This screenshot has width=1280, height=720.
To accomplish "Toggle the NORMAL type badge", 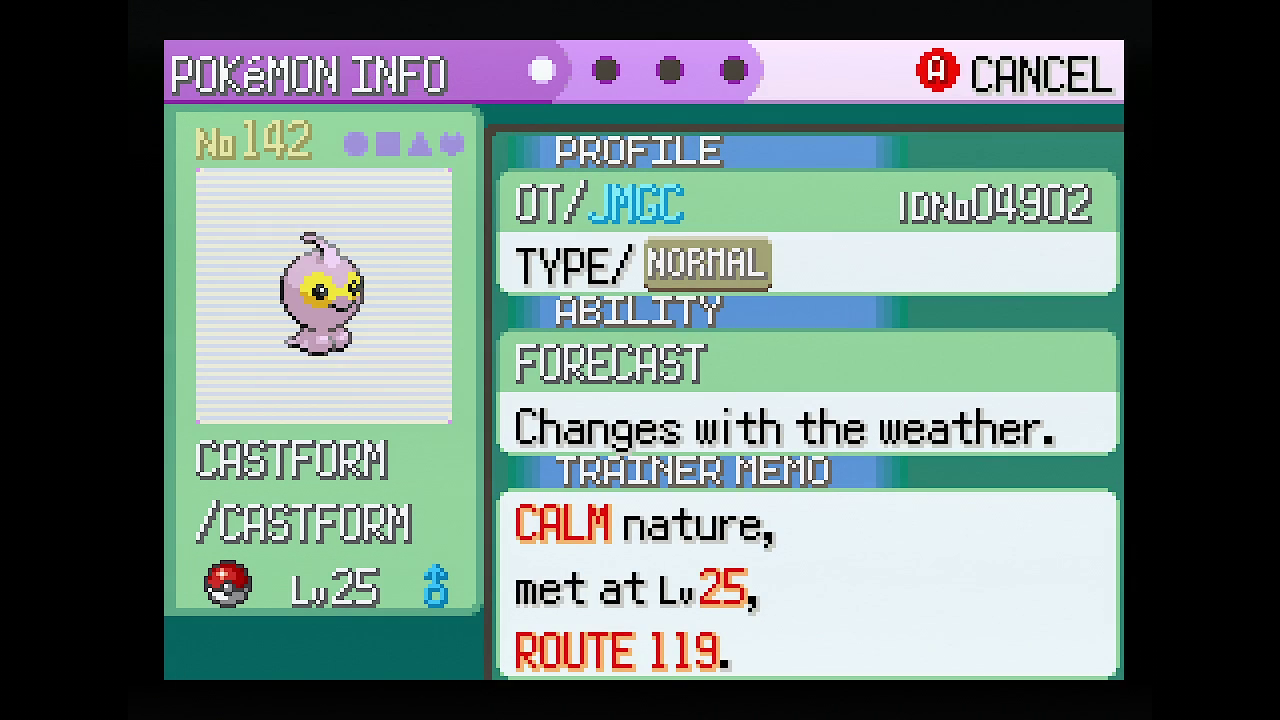I will tap(706, 263).
